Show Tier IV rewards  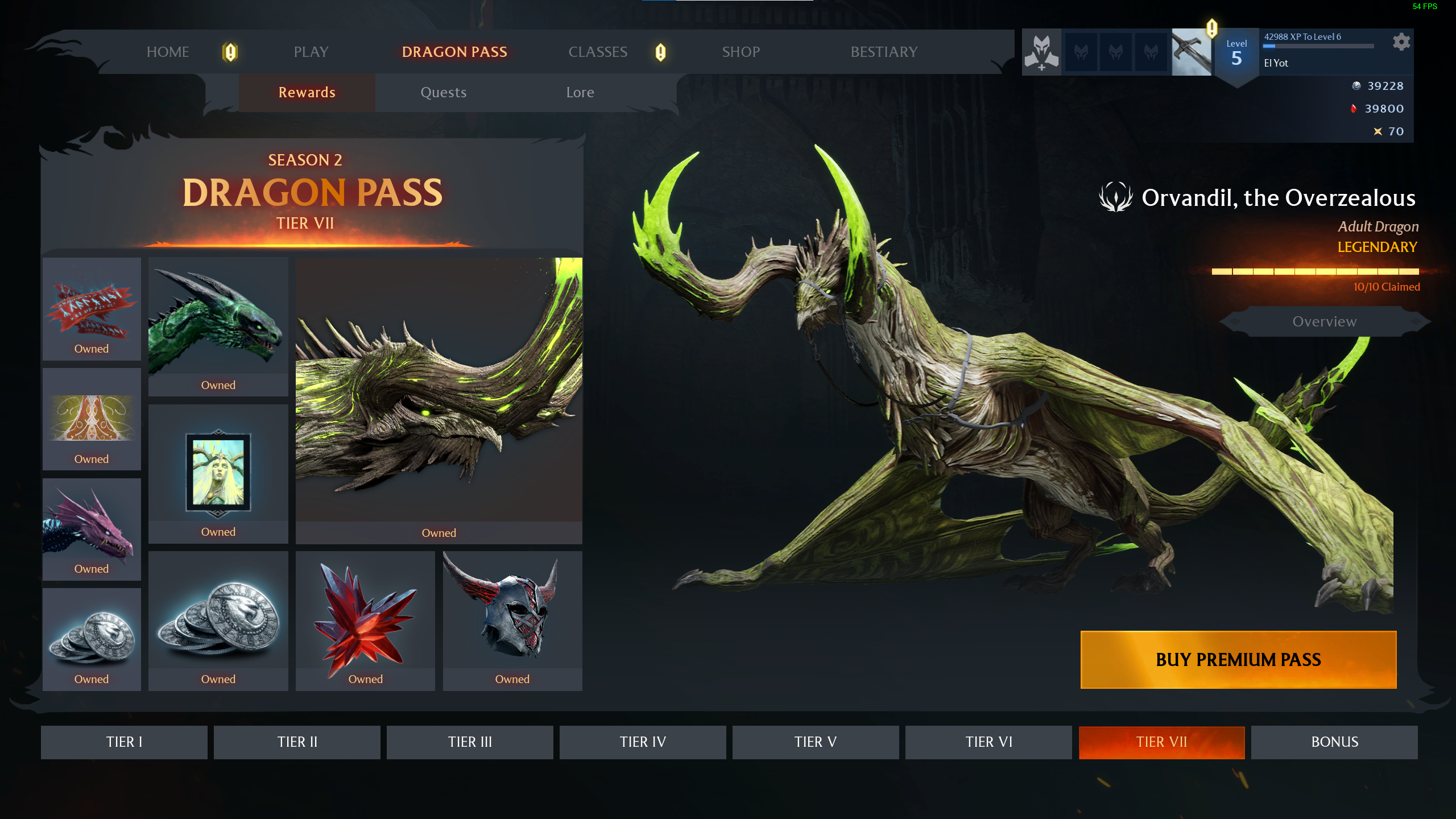pos(643,742)
